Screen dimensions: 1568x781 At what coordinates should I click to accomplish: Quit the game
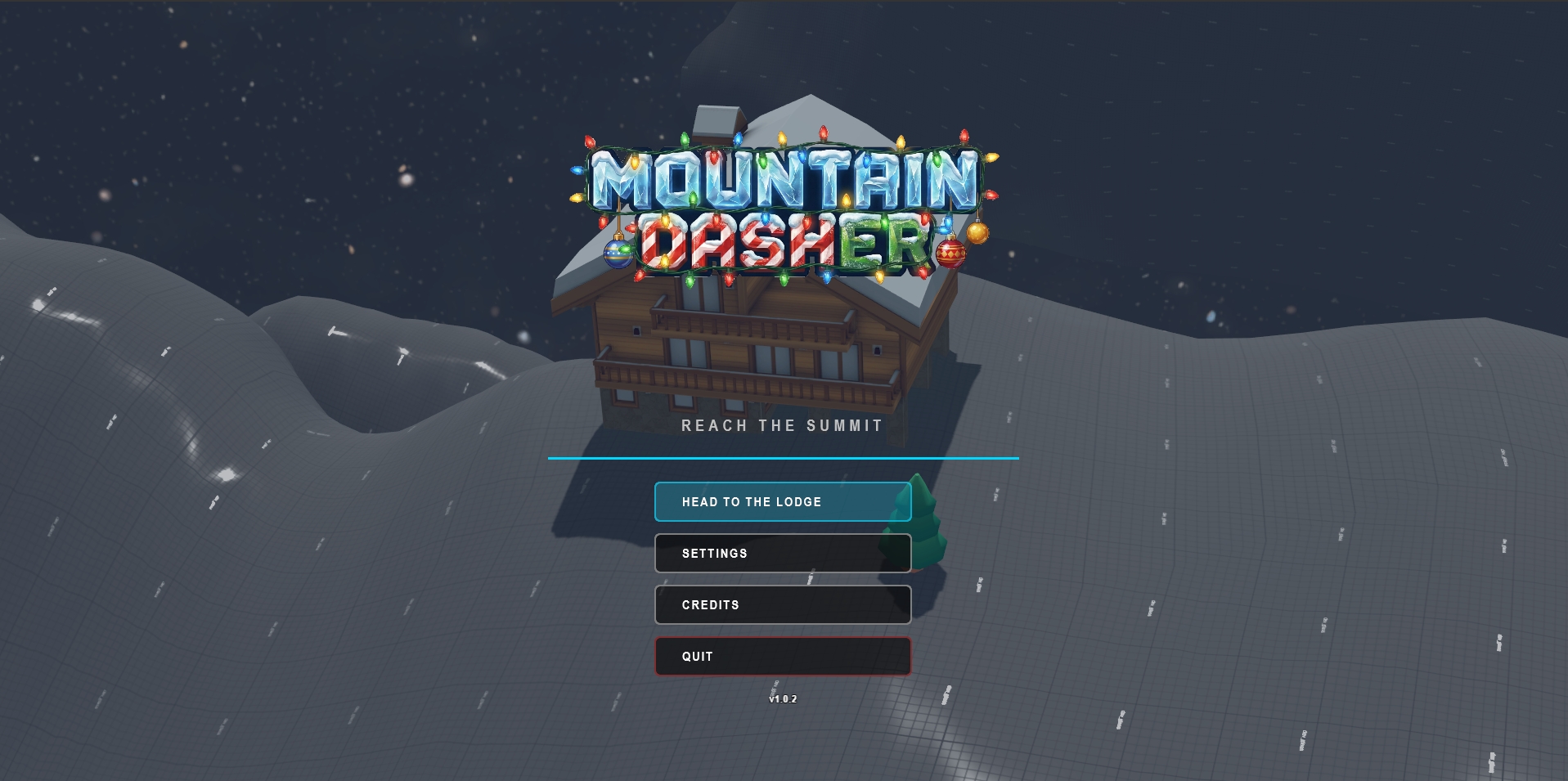782,656
